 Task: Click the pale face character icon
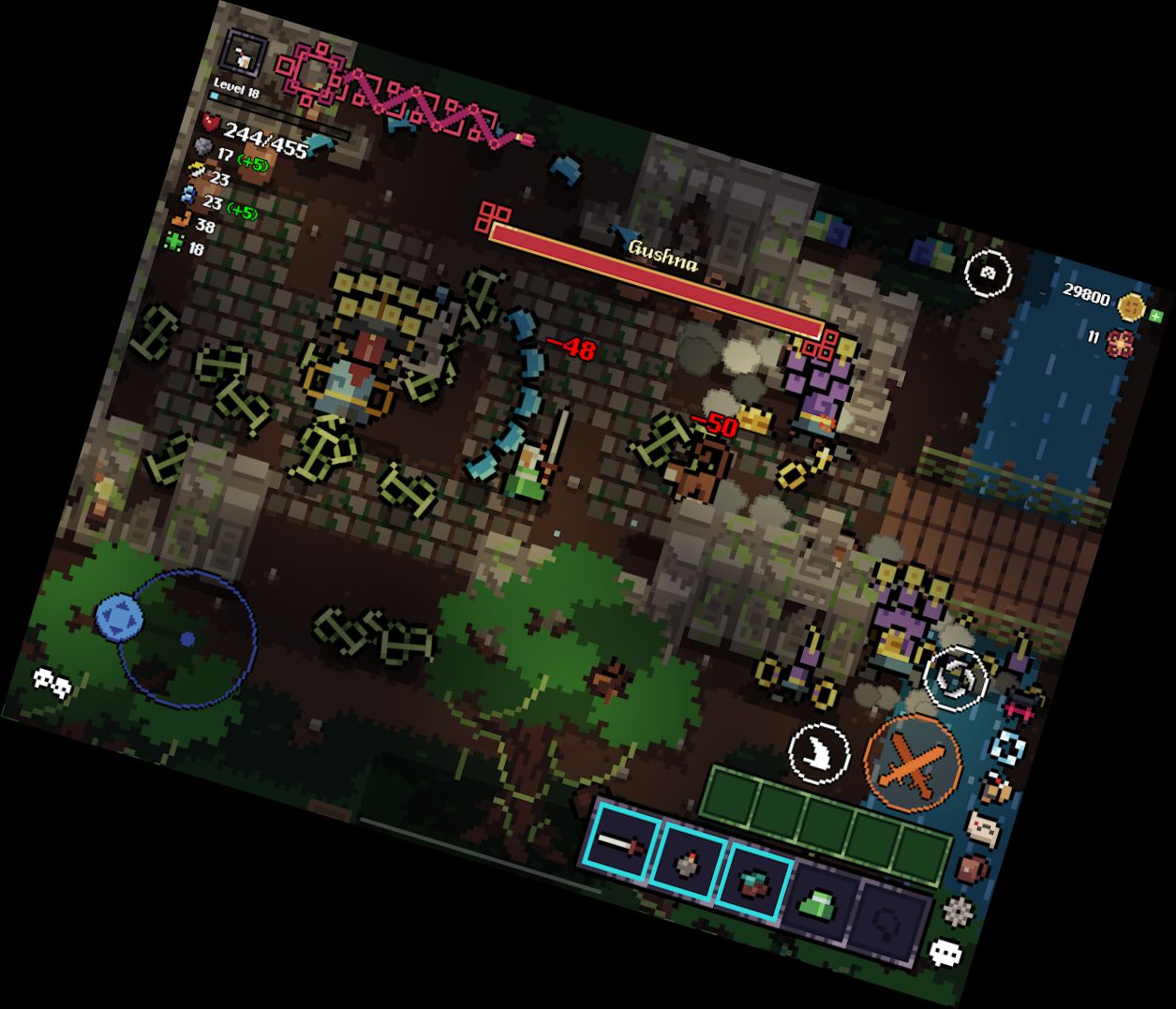coord(983,827)
